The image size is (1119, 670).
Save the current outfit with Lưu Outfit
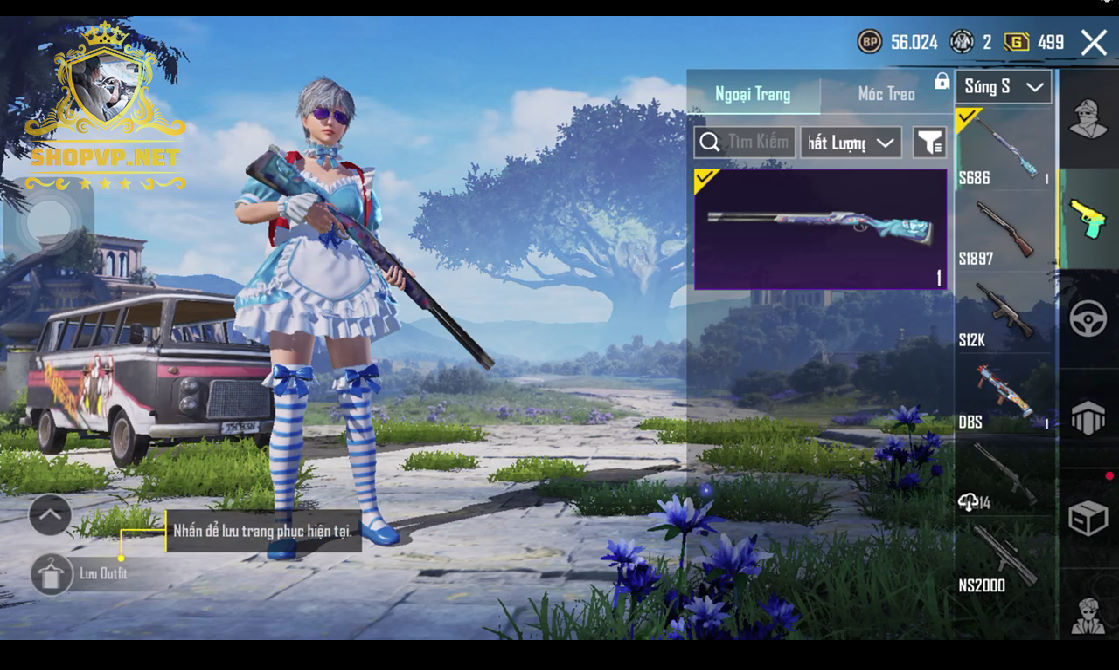[52, 574]
